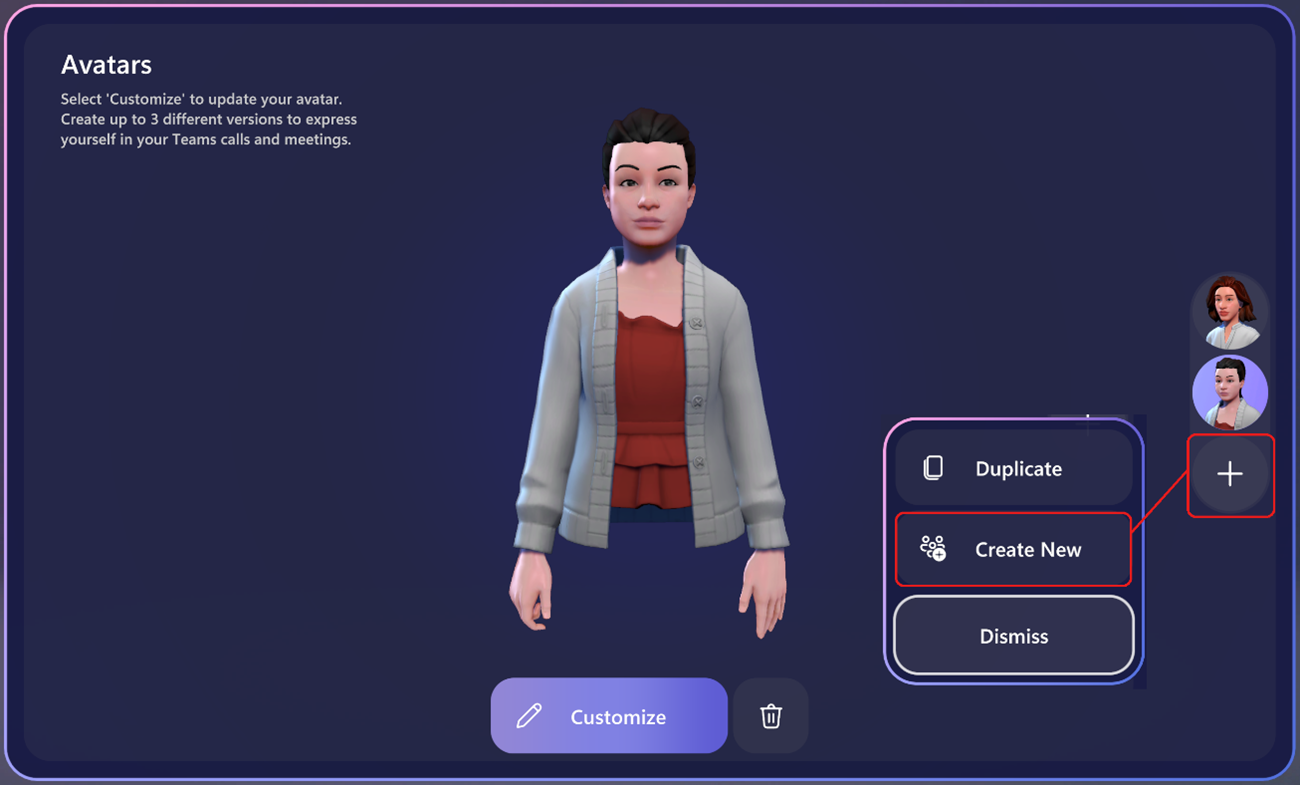Viewport: 1300px width, 785px height.
Task: Select the top avatar thumbnail
Action: click(1230, 311)
